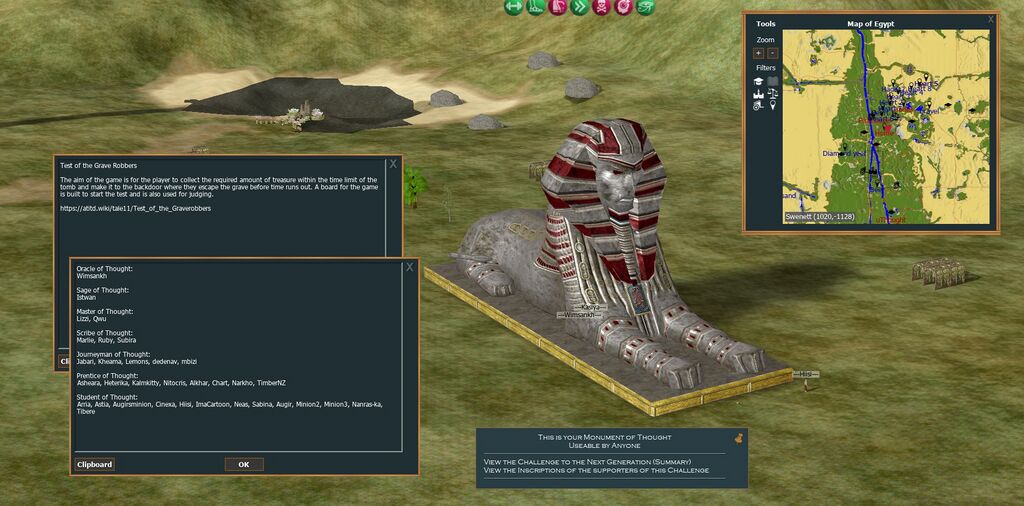Toggle the scales map filter
Screen dimensions: 1024x506
(773, 92)
